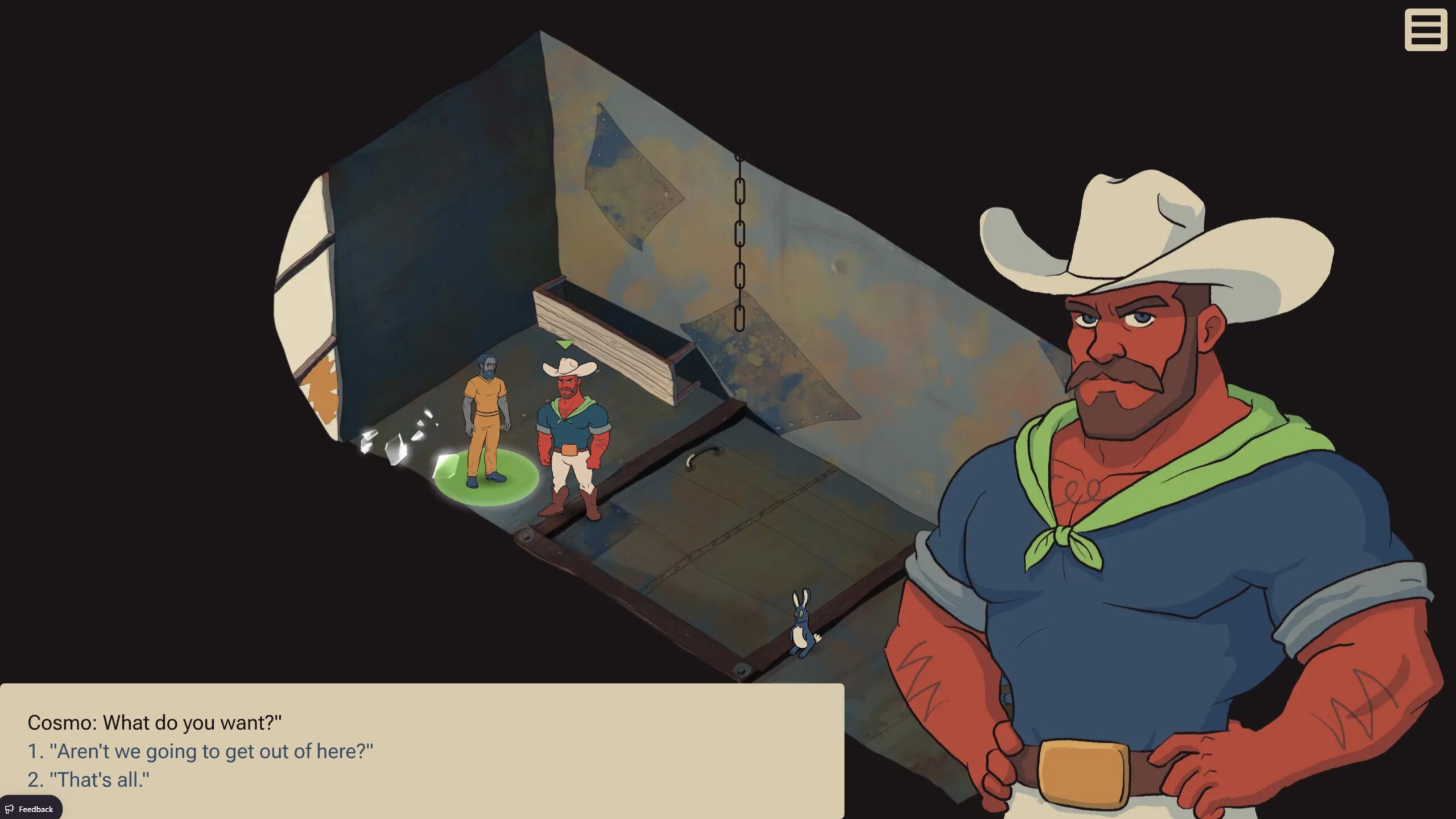1456x819 pixels.
Task: Open the Feedback overlay button
Action: point(30,809)
